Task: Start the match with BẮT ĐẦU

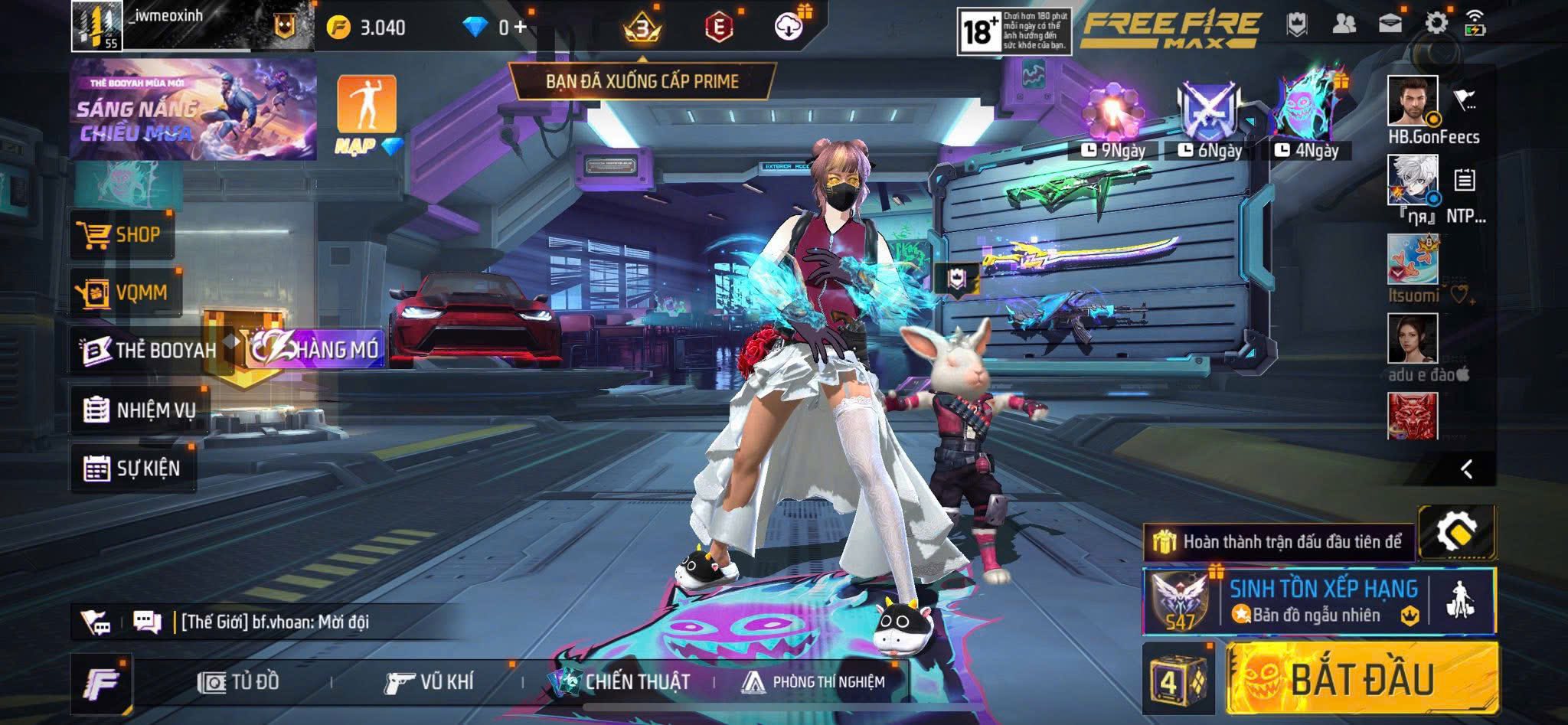Action: 1361,678
